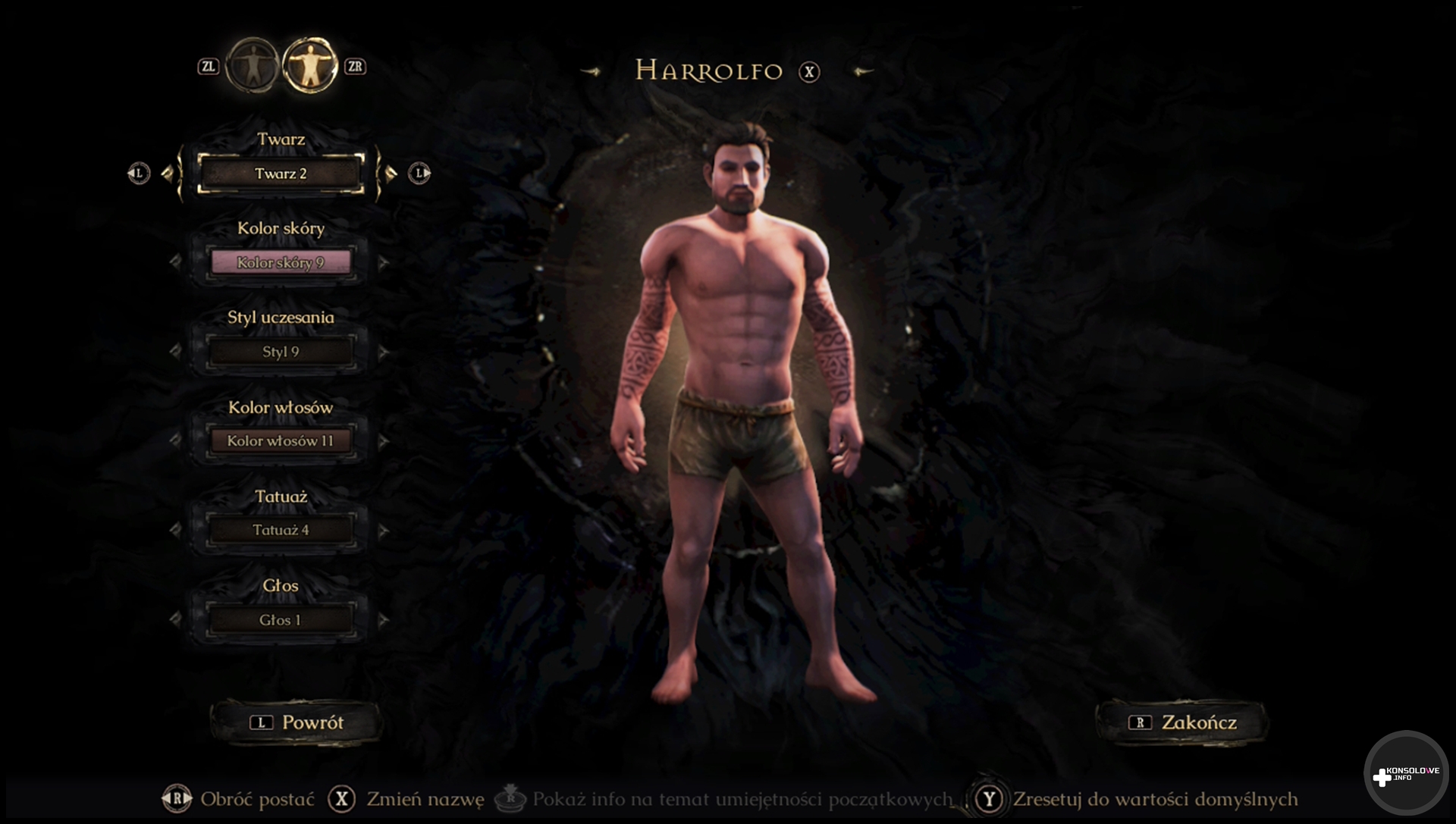Finish creation with the Zakończ button

[1182, 722]
